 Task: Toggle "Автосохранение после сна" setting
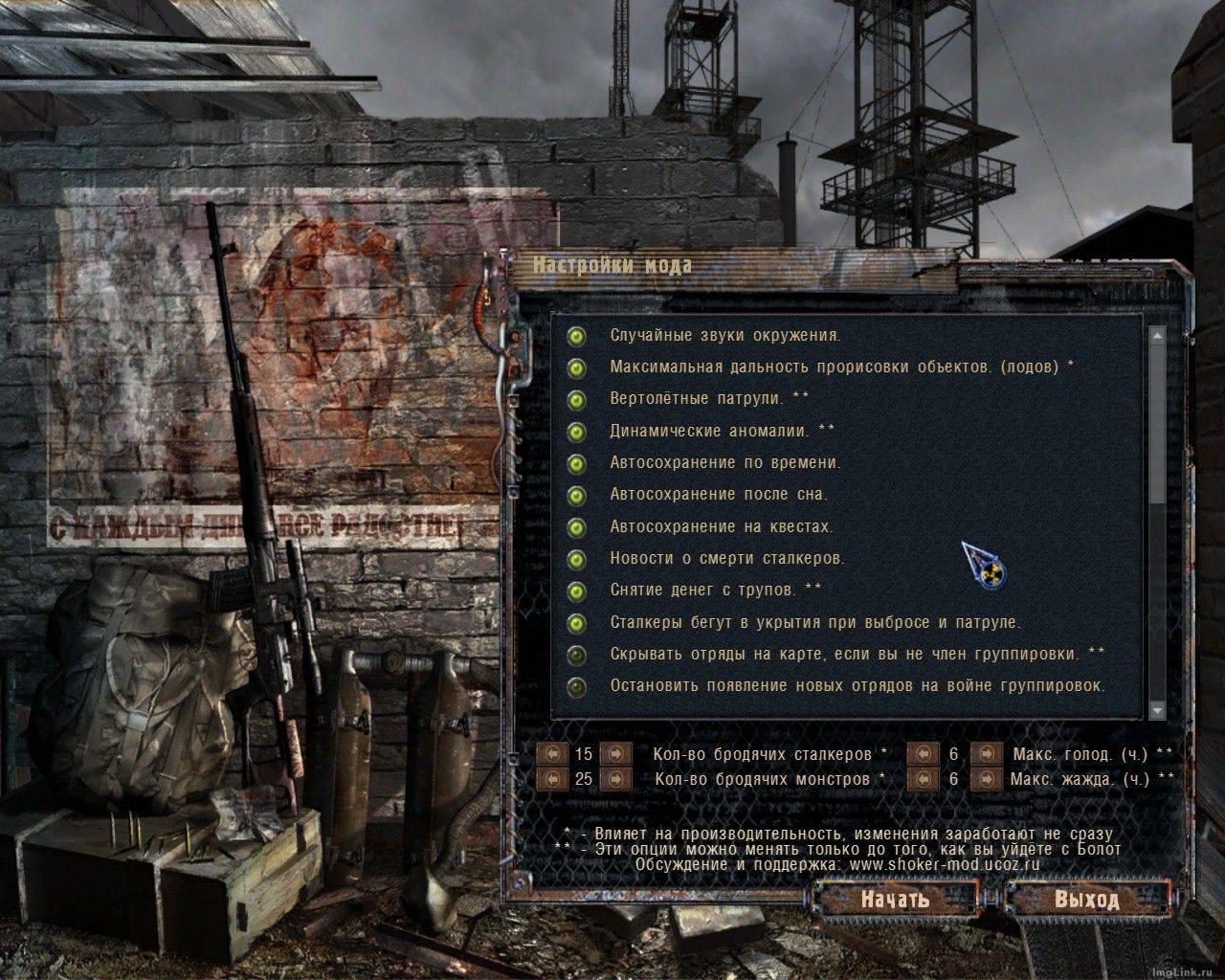click(x=577, y=494)
